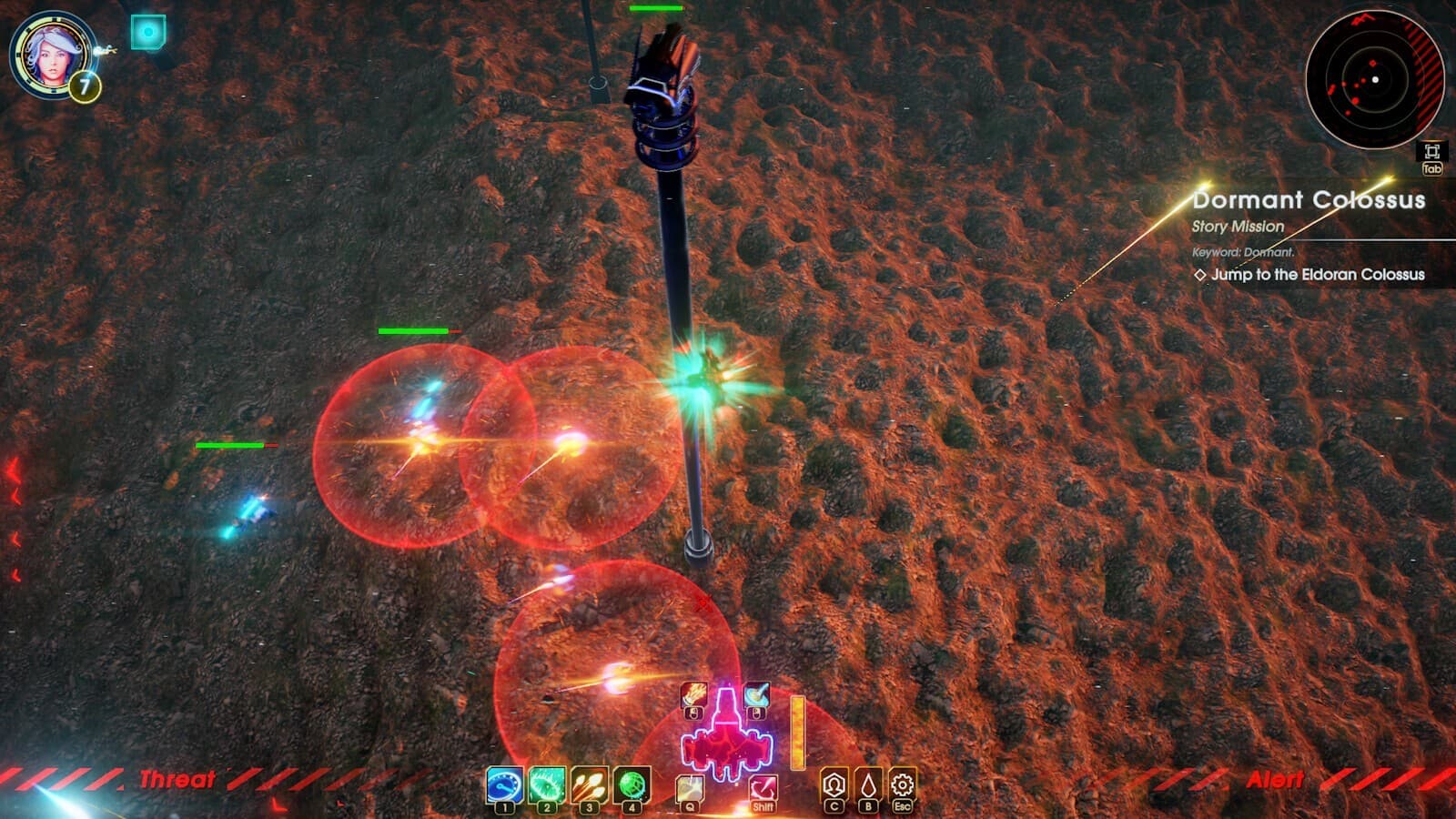Image resolution: width=1456 pixels, height=819 pixels.
Task: Fire the missile barrage ability in slot 3
Action: click(x=590, y=784)
